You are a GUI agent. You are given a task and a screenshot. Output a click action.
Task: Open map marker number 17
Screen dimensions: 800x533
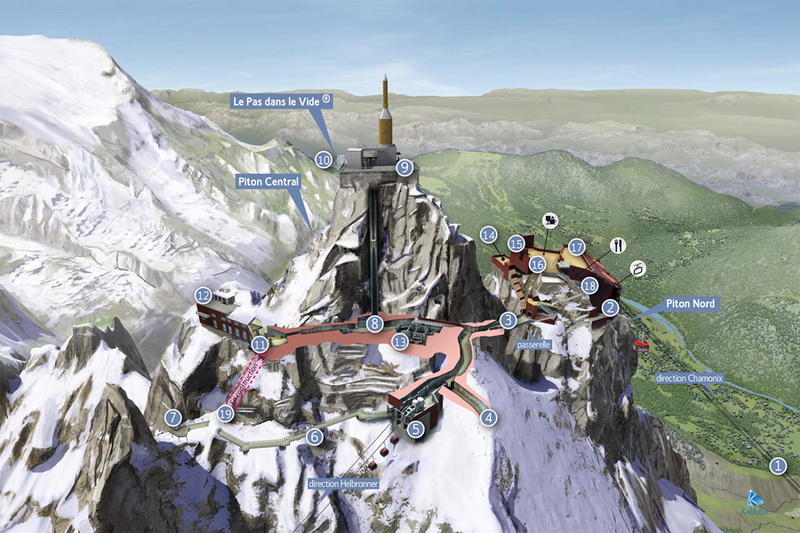tap(577, 246)
